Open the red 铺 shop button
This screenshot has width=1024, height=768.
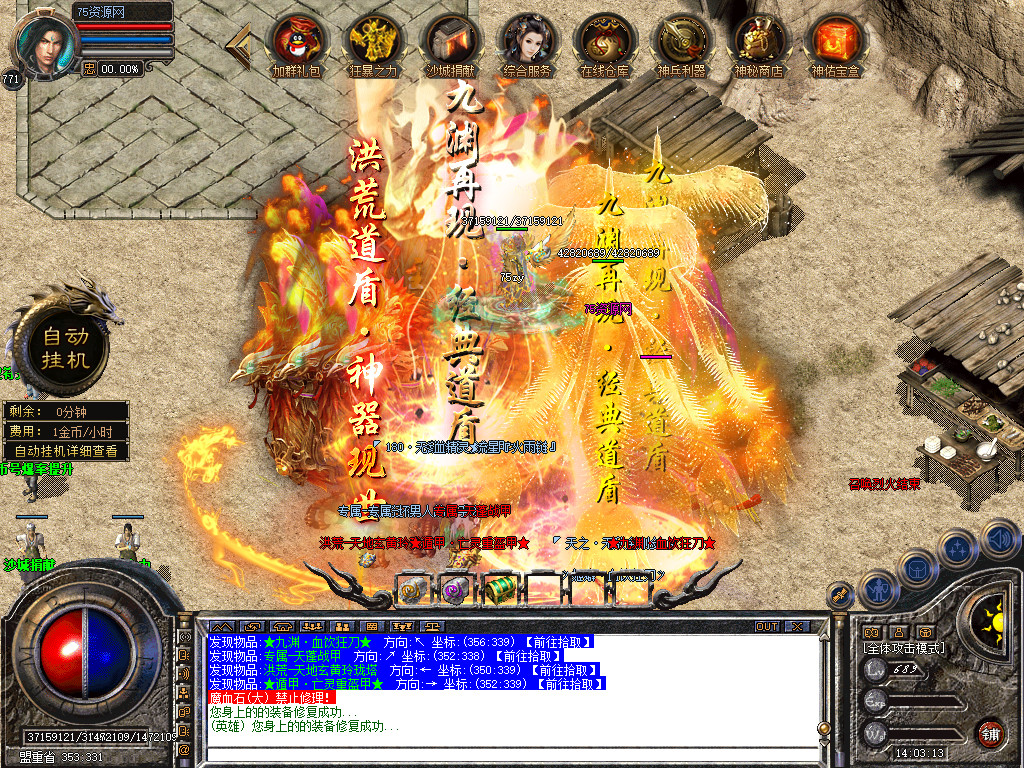point(990,733)
